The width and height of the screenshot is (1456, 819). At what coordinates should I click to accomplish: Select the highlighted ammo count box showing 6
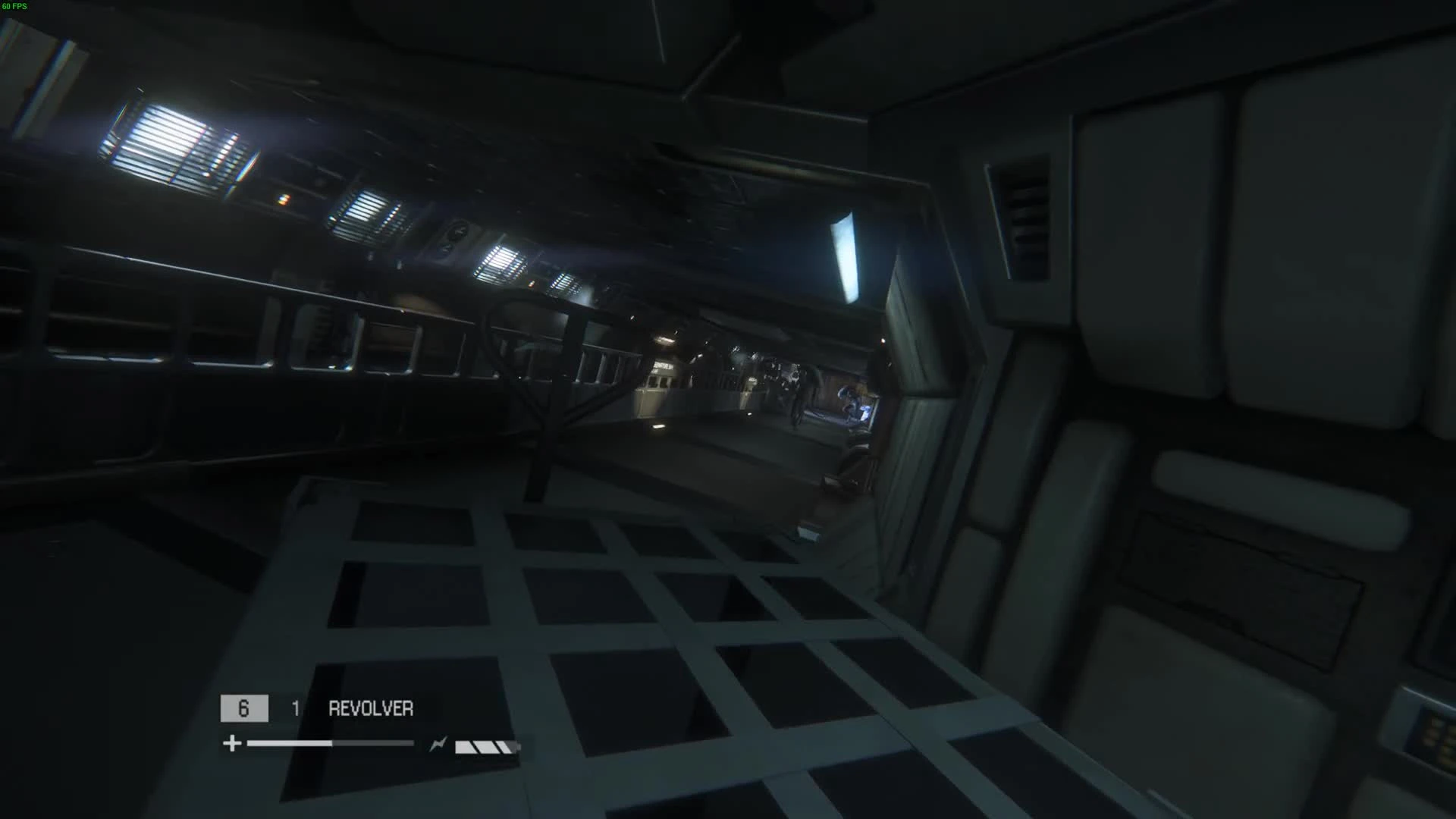(243, 708)
